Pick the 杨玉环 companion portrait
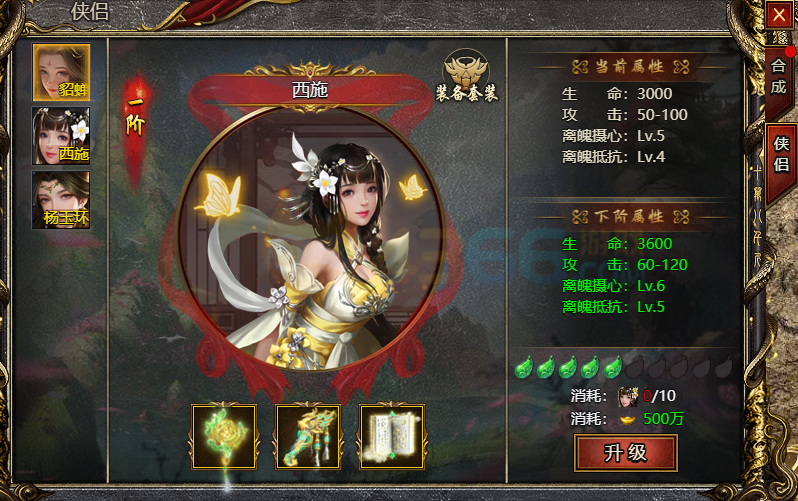The image size is (798, 501). click(x=61, y=200)
